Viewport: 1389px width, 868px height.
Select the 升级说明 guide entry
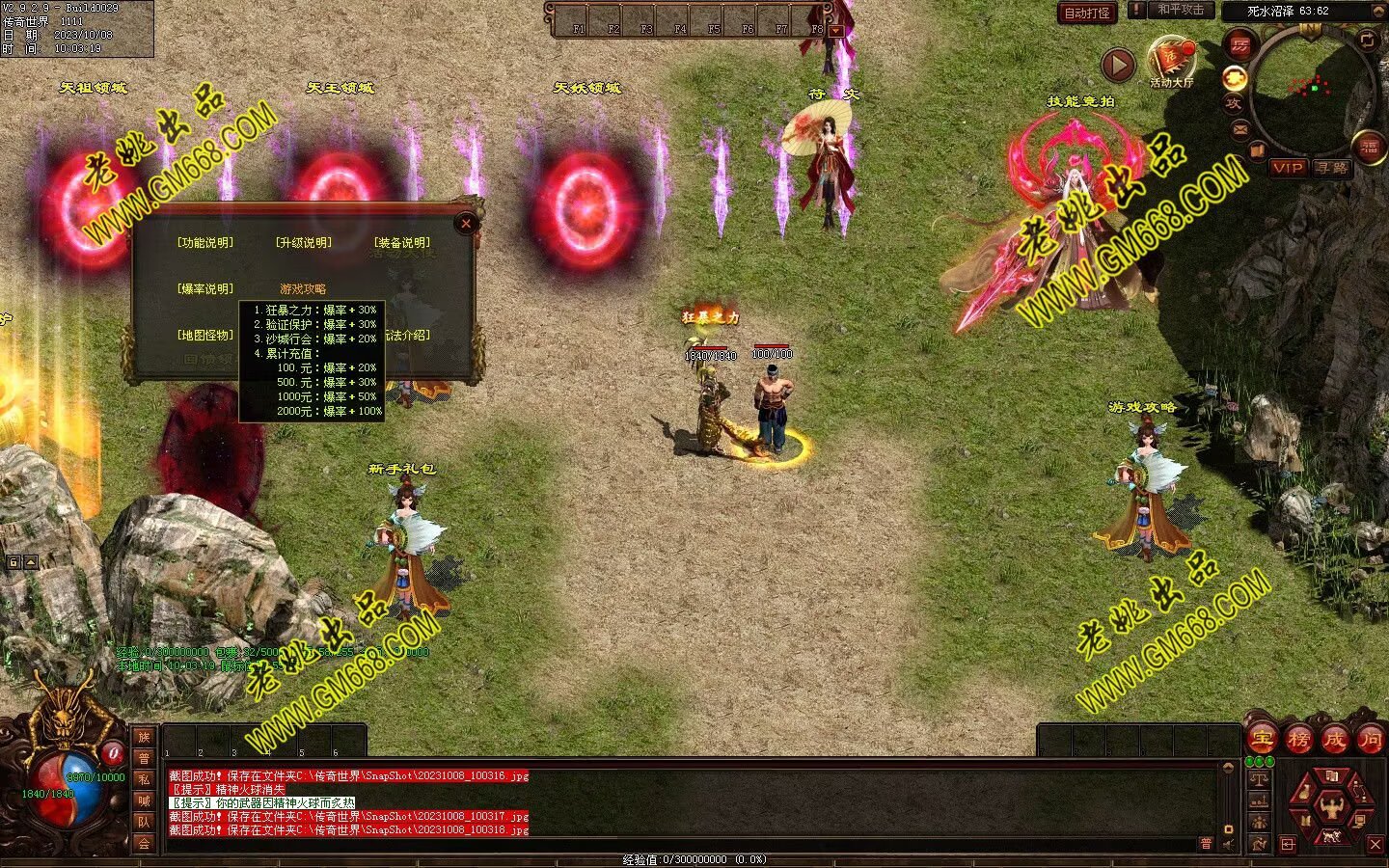click(x=304, y=243)
